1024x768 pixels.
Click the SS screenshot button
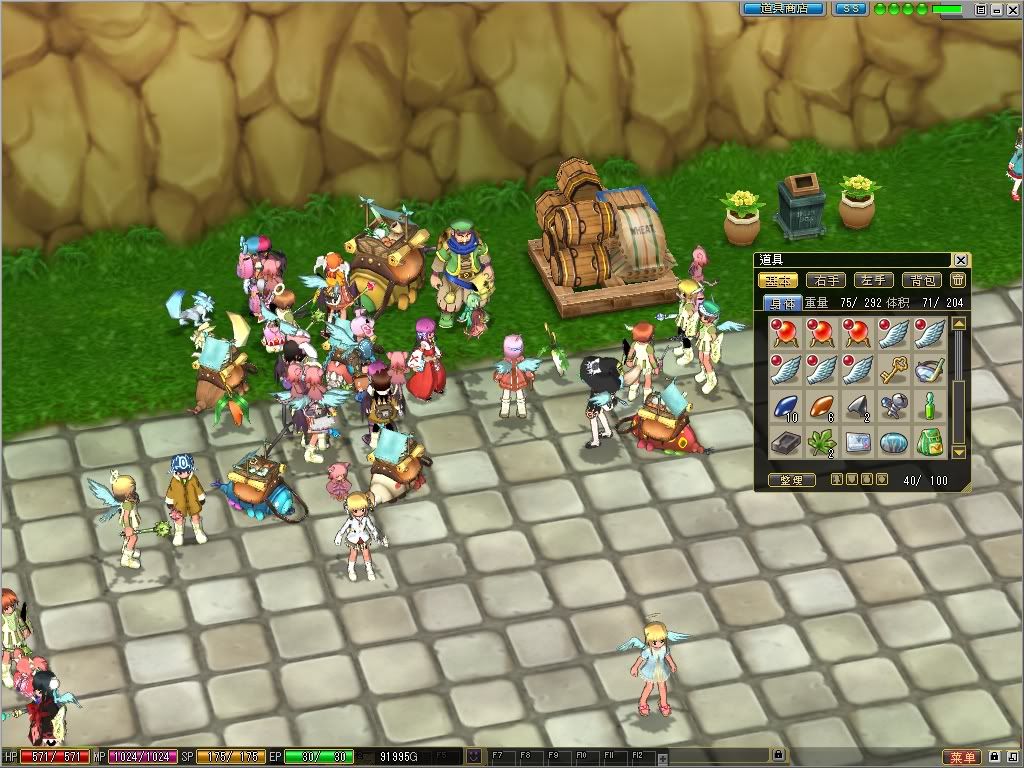851,9
